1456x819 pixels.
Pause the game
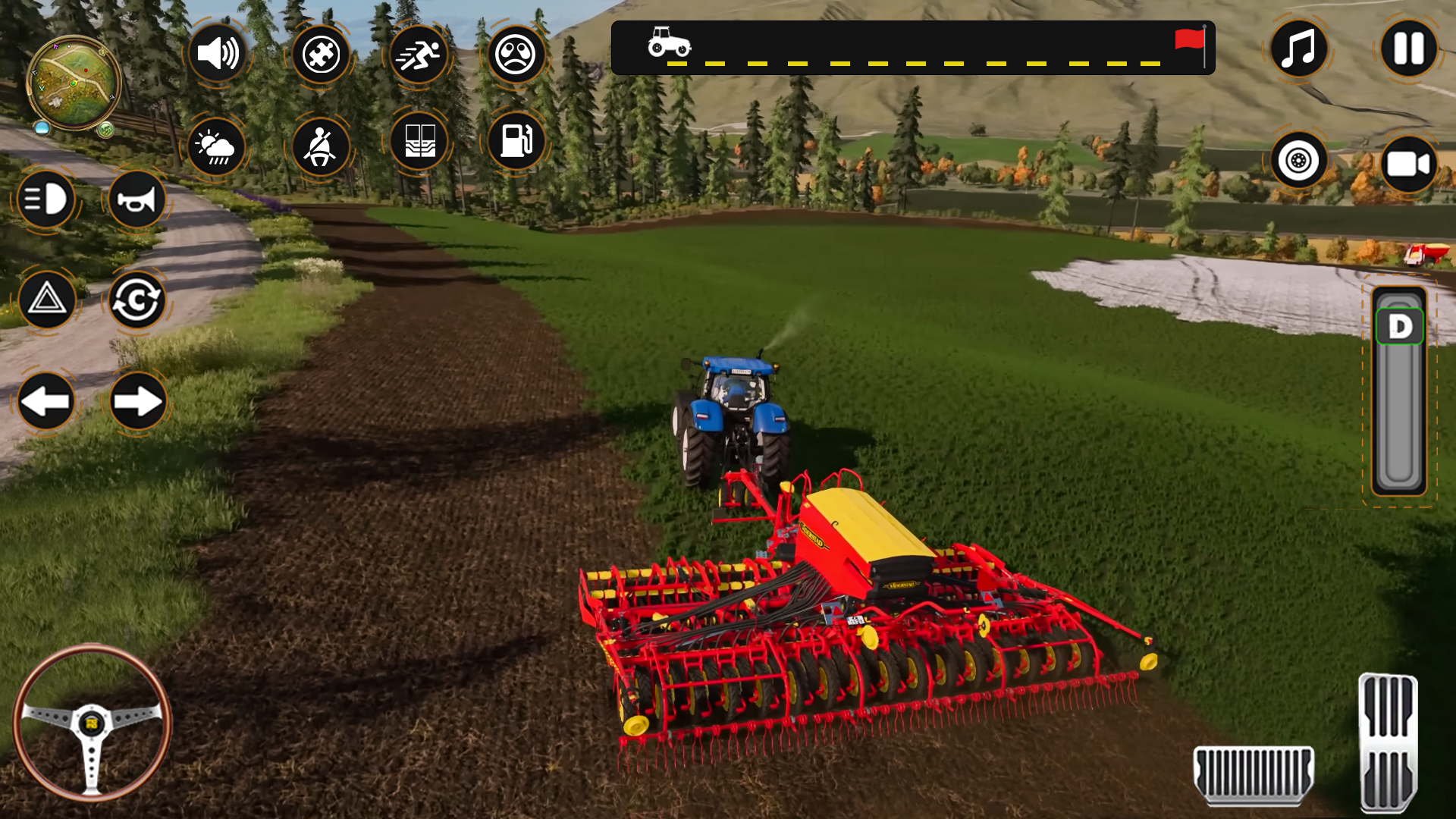pos(1409,49)
